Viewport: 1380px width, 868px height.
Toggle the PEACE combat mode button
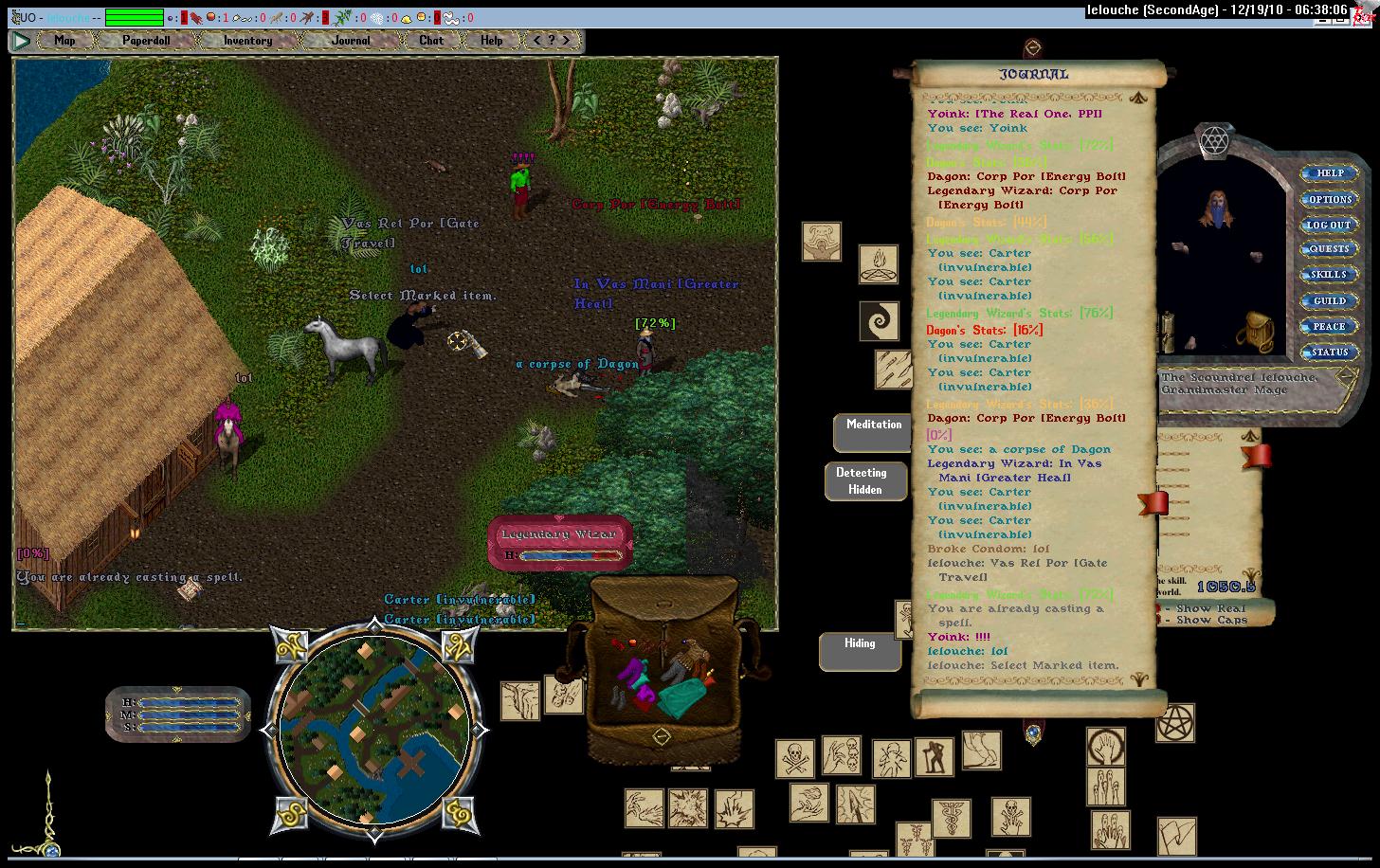(x=1329, y=326)
